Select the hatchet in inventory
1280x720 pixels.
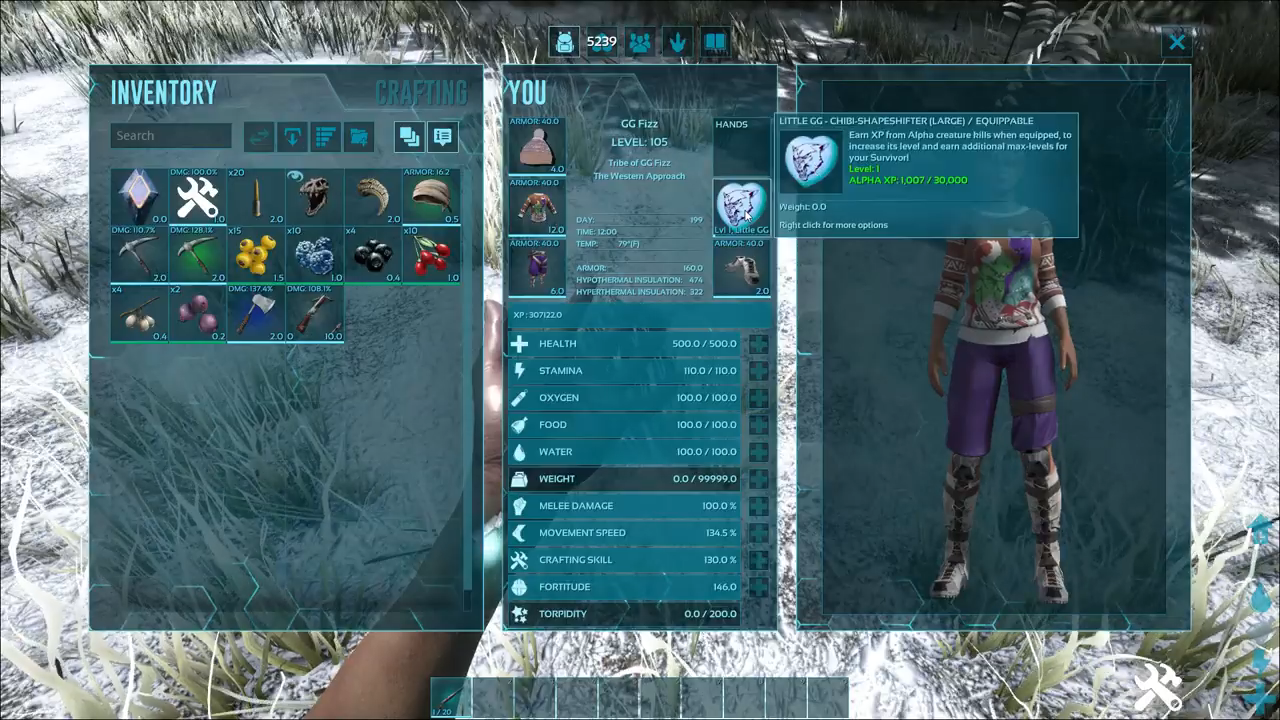pyautogui.click(x=256, y=313)
